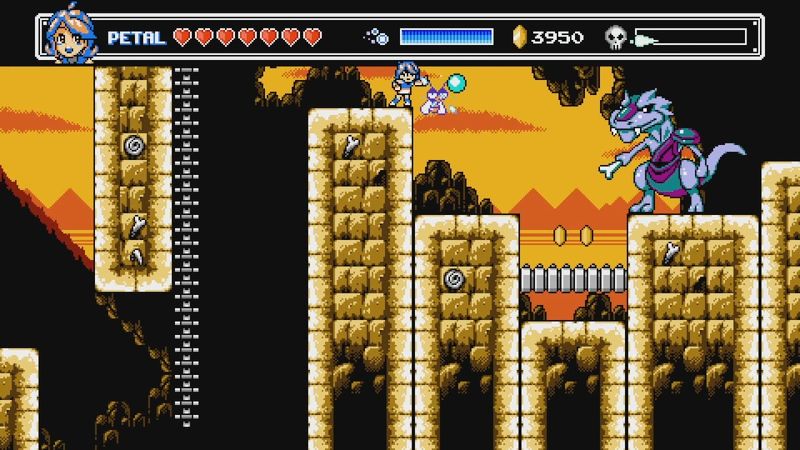
Task: Select the bubble magic icon
Action: pos(377,38)
